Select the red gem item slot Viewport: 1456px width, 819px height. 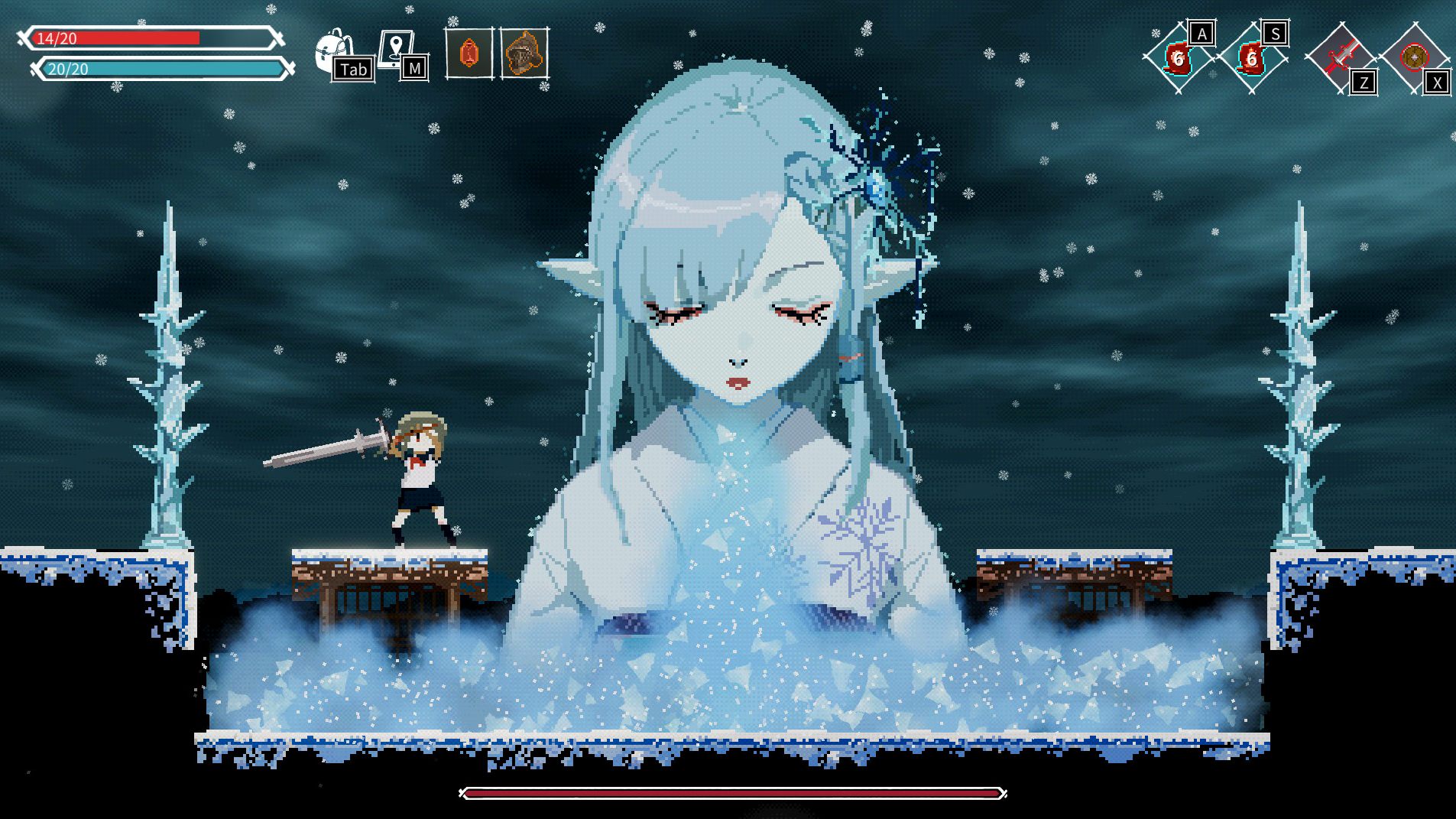[469, 54]
